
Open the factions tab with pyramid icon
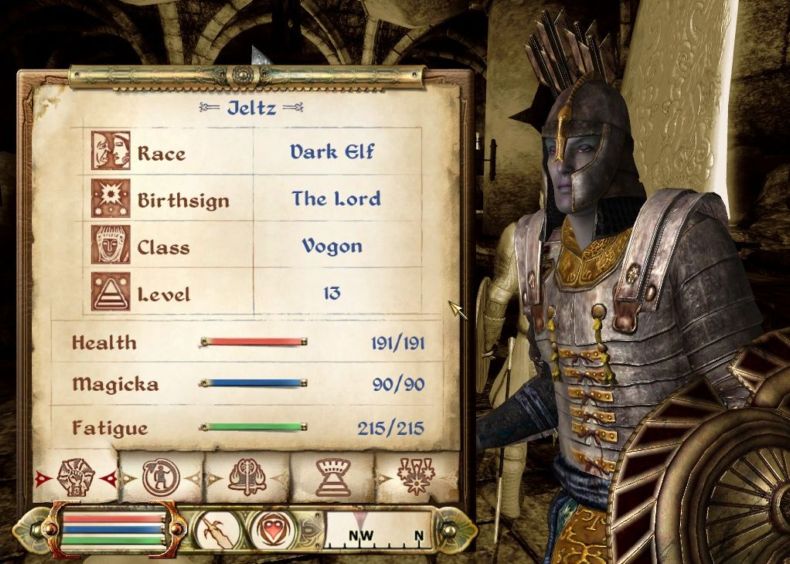[x=332, y=477]
